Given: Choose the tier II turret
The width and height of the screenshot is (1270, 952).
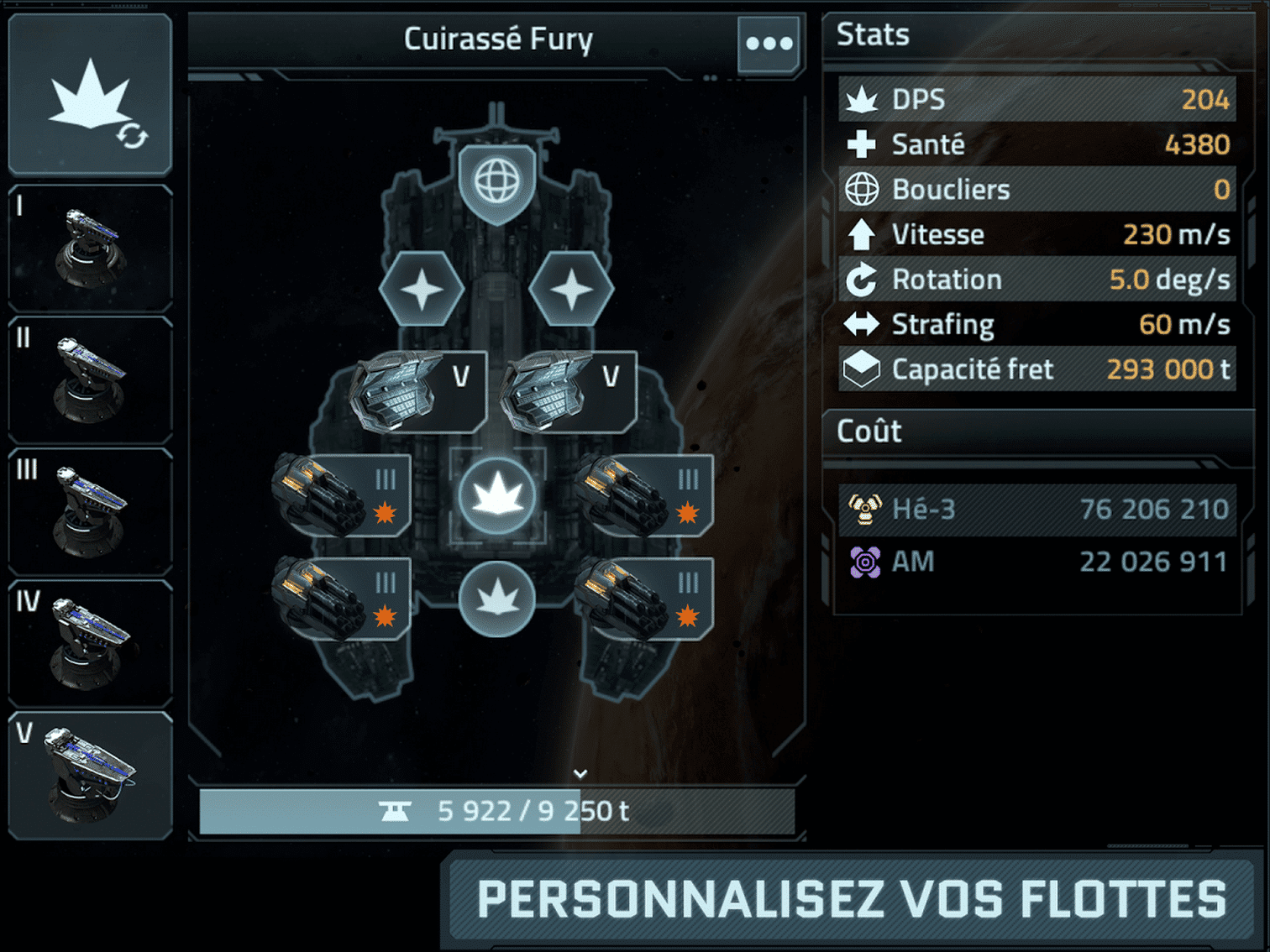Looking at the screenshot, I should coord(90,380).
